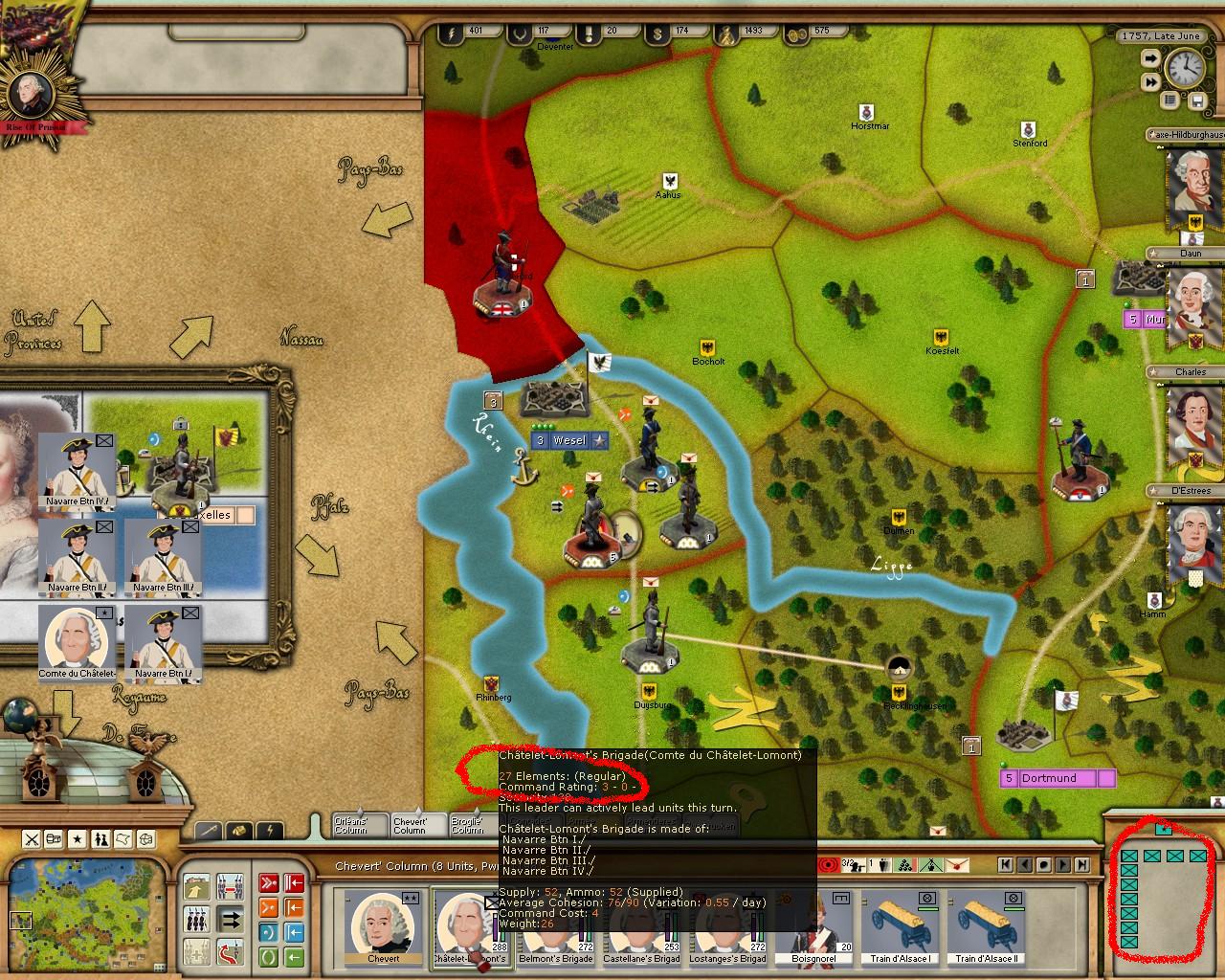Select Navarre Btn IV unit card
The image size is (1225, 980).
pos(78,469)
